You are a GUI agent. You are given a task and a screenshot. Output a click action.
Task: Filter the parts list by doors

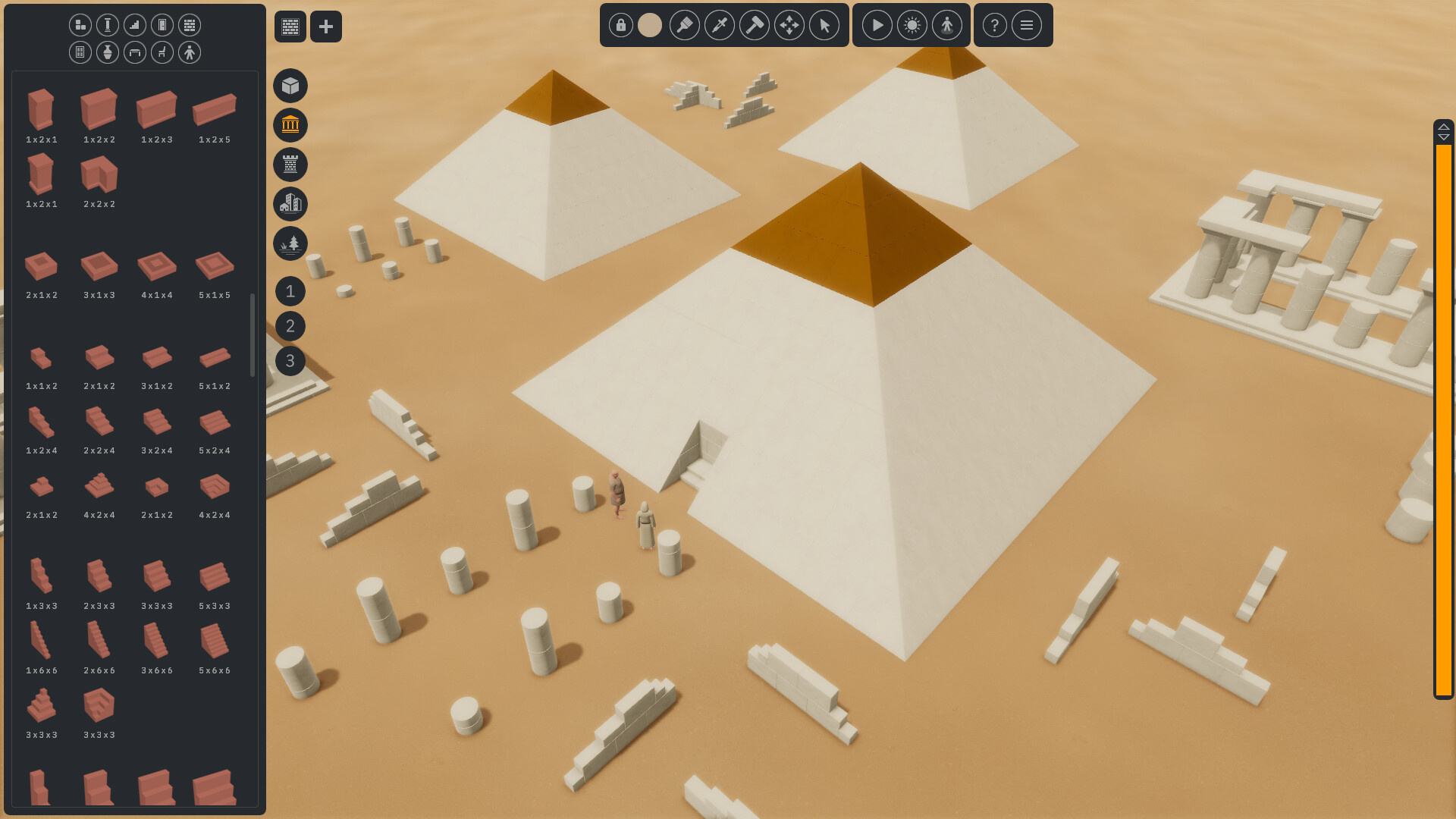[162, 24]
